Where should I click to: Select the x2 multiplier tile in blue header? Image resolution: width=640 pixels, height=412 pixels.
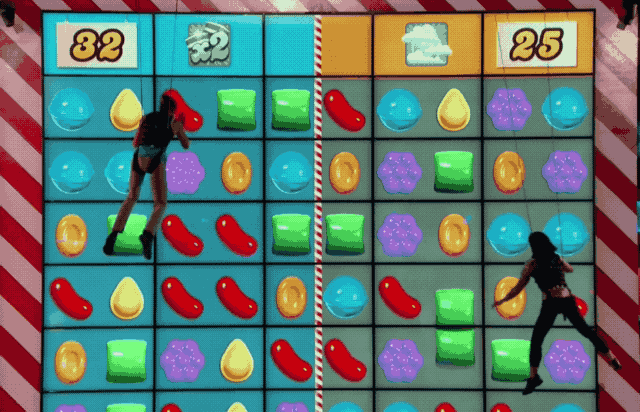coord(208,44)
